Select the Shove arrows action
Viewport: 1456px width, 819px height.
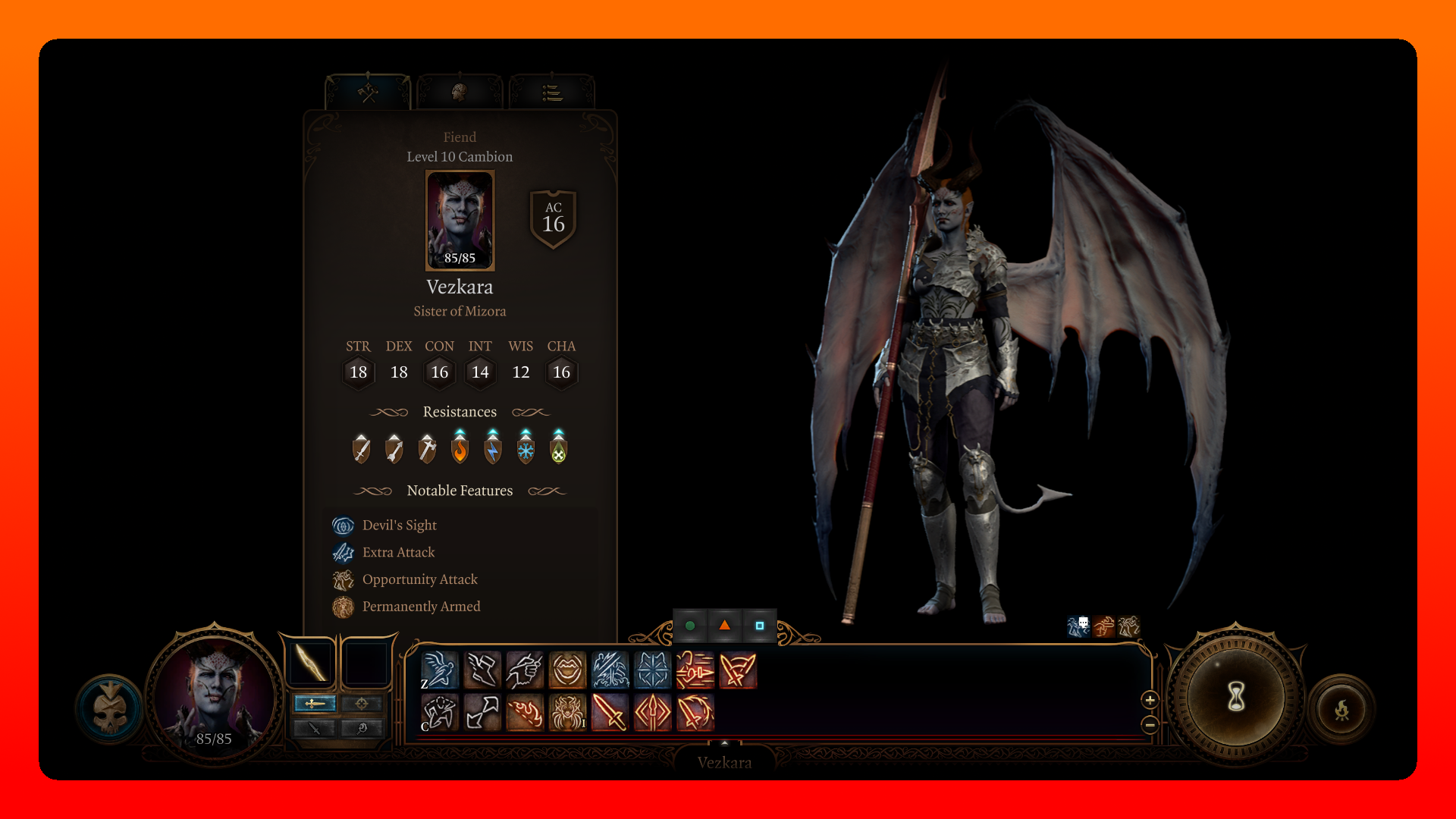coord(482,713)
